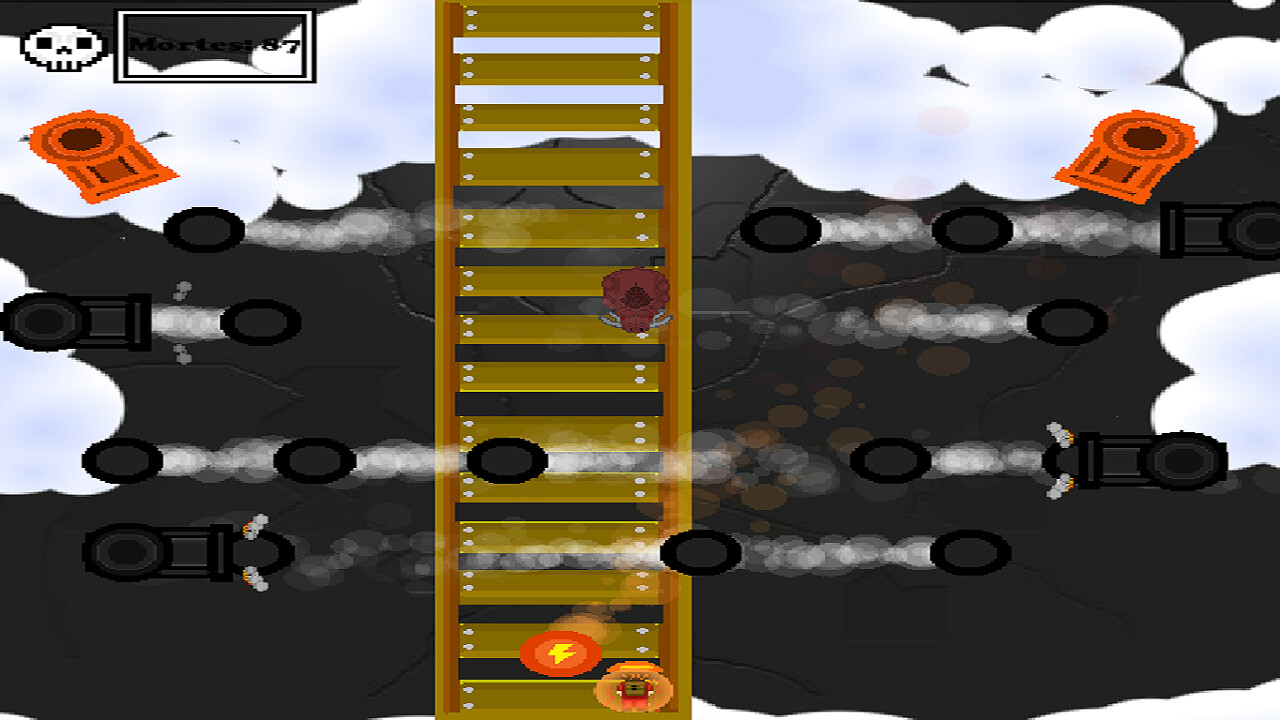Select the player character at the ladder bottom

pyautogui.click(x=634, y=690)
